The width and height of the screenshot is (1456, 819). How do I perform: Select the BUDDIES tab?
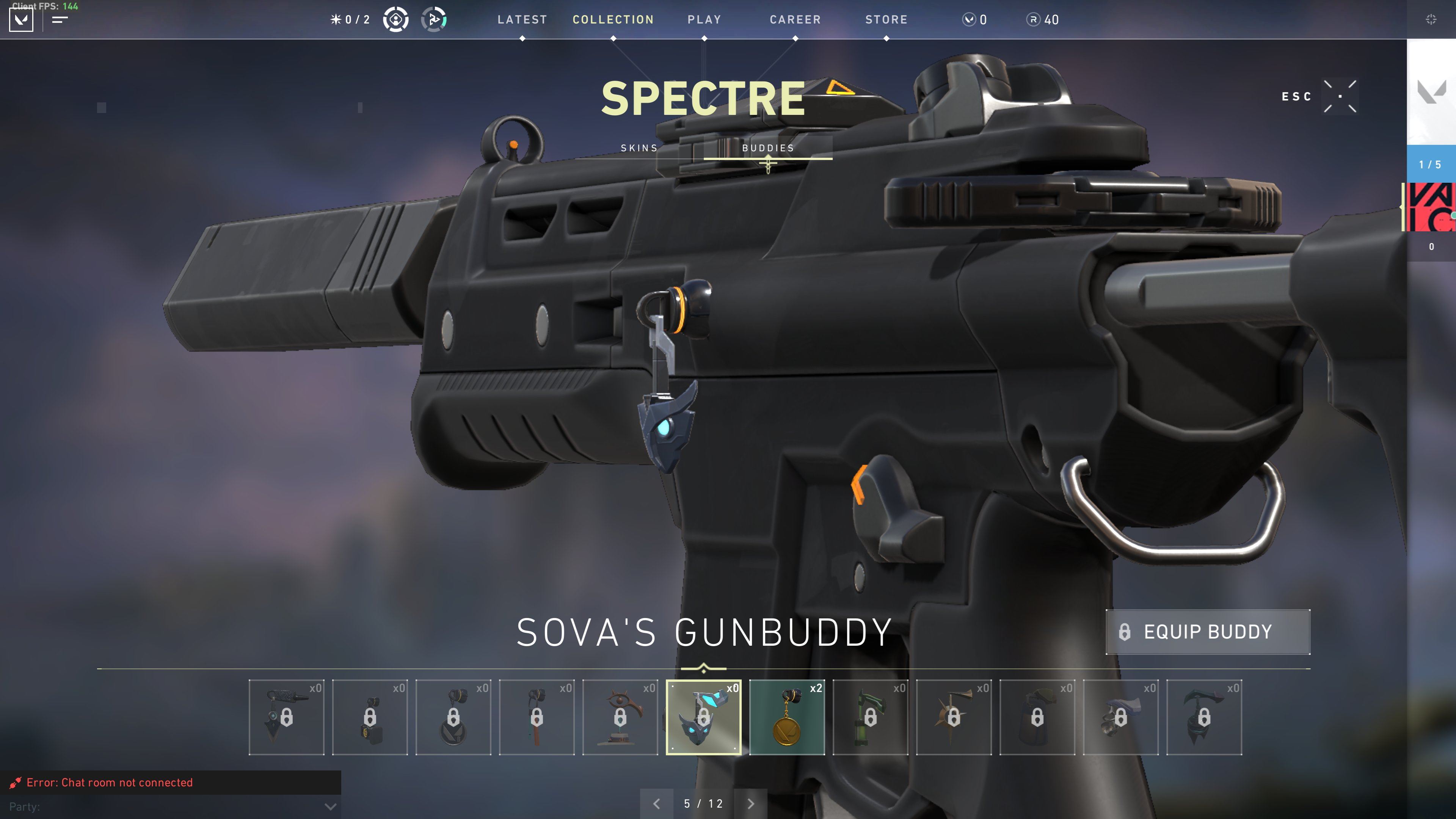tap(767, 148)
